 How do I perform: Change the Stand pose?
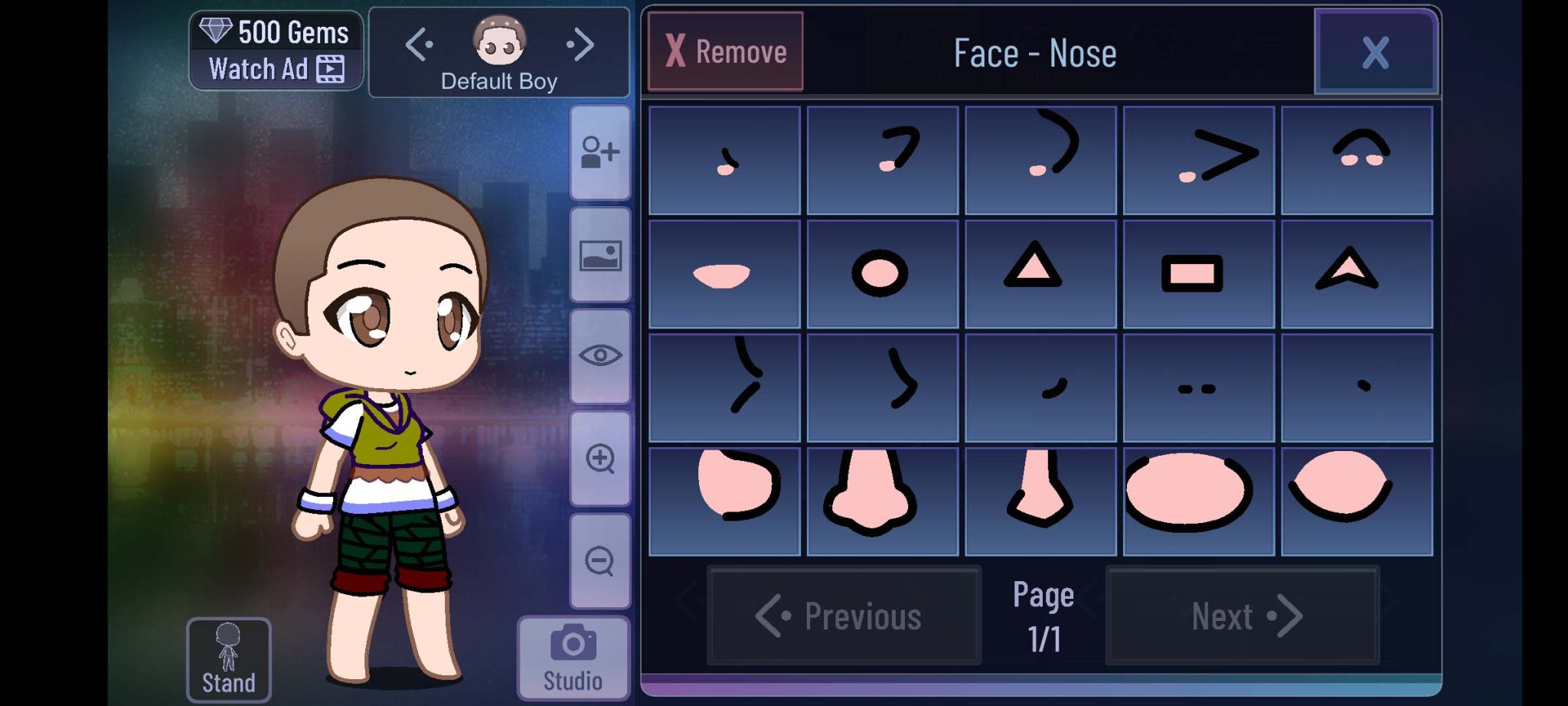[228, 659]
